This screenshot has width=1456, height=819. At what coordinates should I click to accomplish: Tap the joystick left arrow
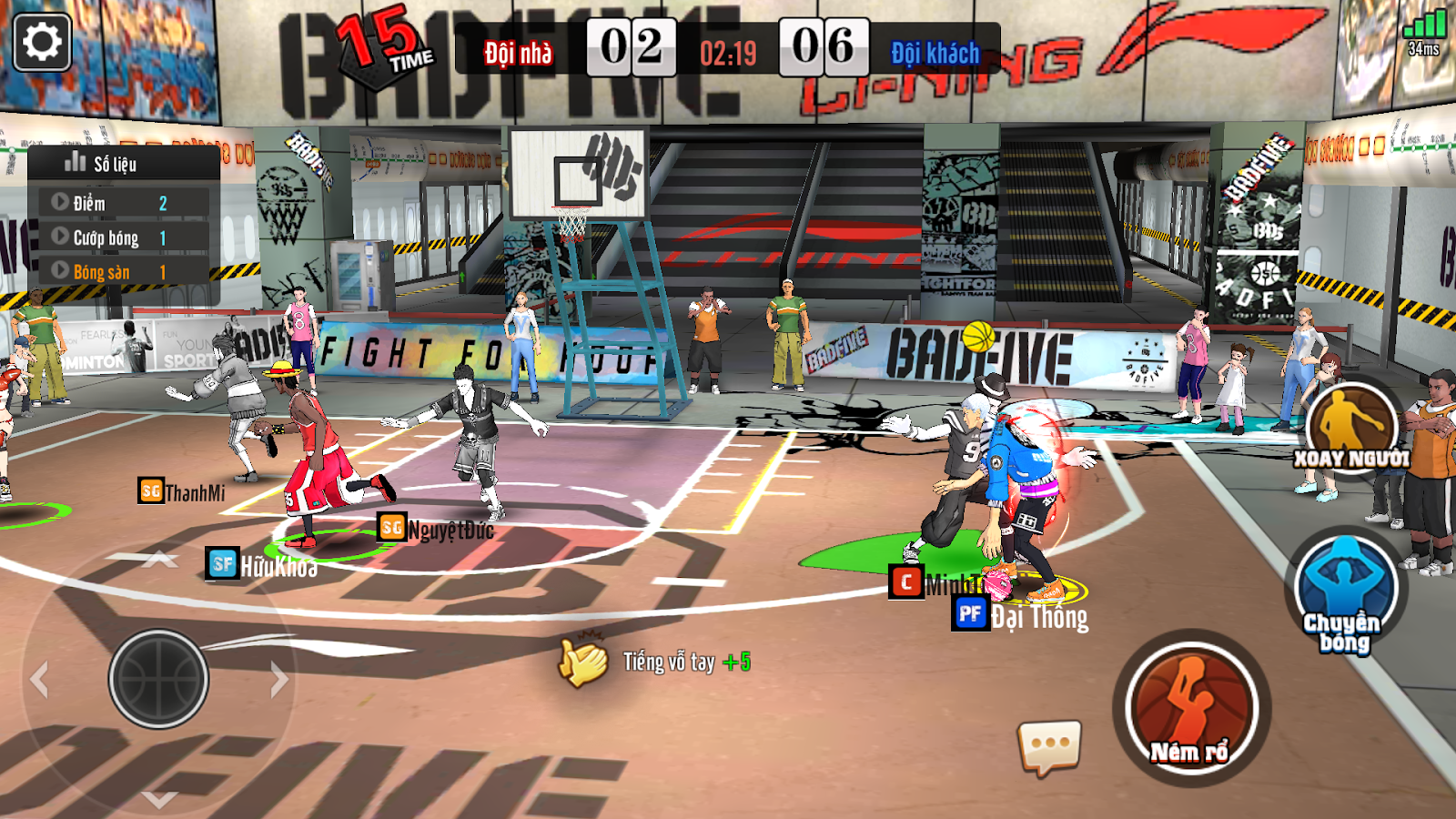tap(39, 680)
